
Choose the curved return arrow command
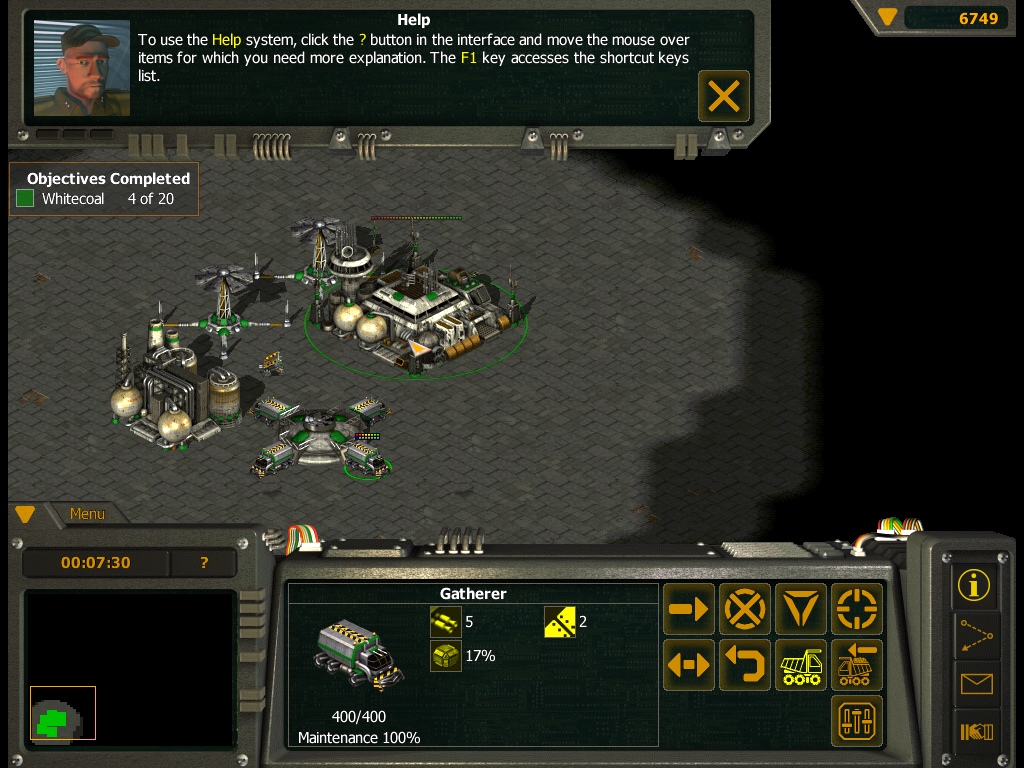[745, 665]
